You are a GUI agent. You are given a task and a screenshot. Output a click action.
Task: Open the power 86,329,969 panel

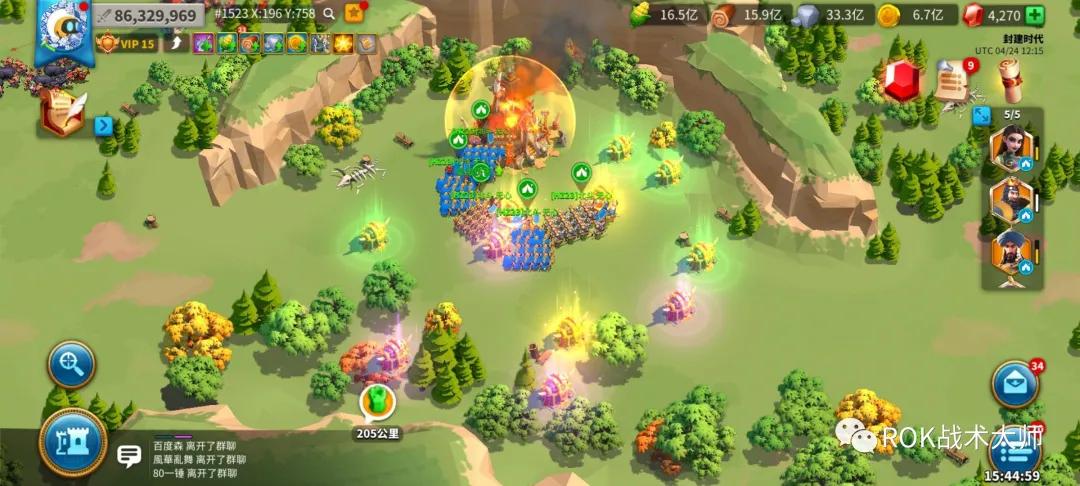point(148,15)
